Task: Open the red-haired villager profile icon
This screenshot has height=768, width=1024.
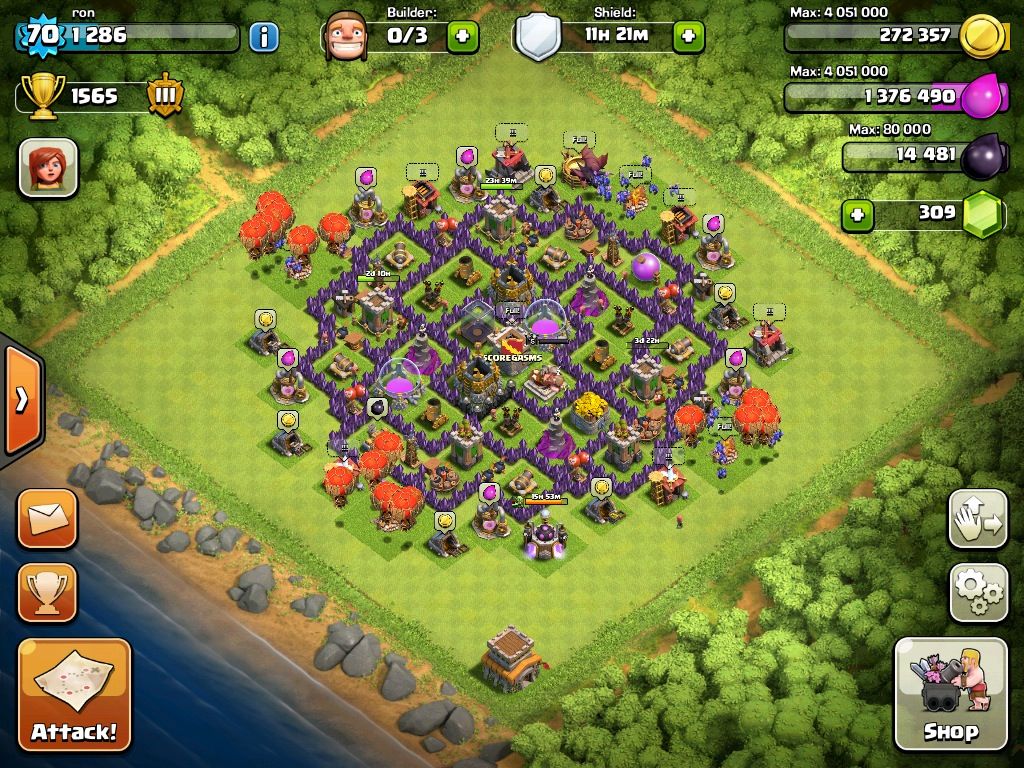Action: [48, 167]
